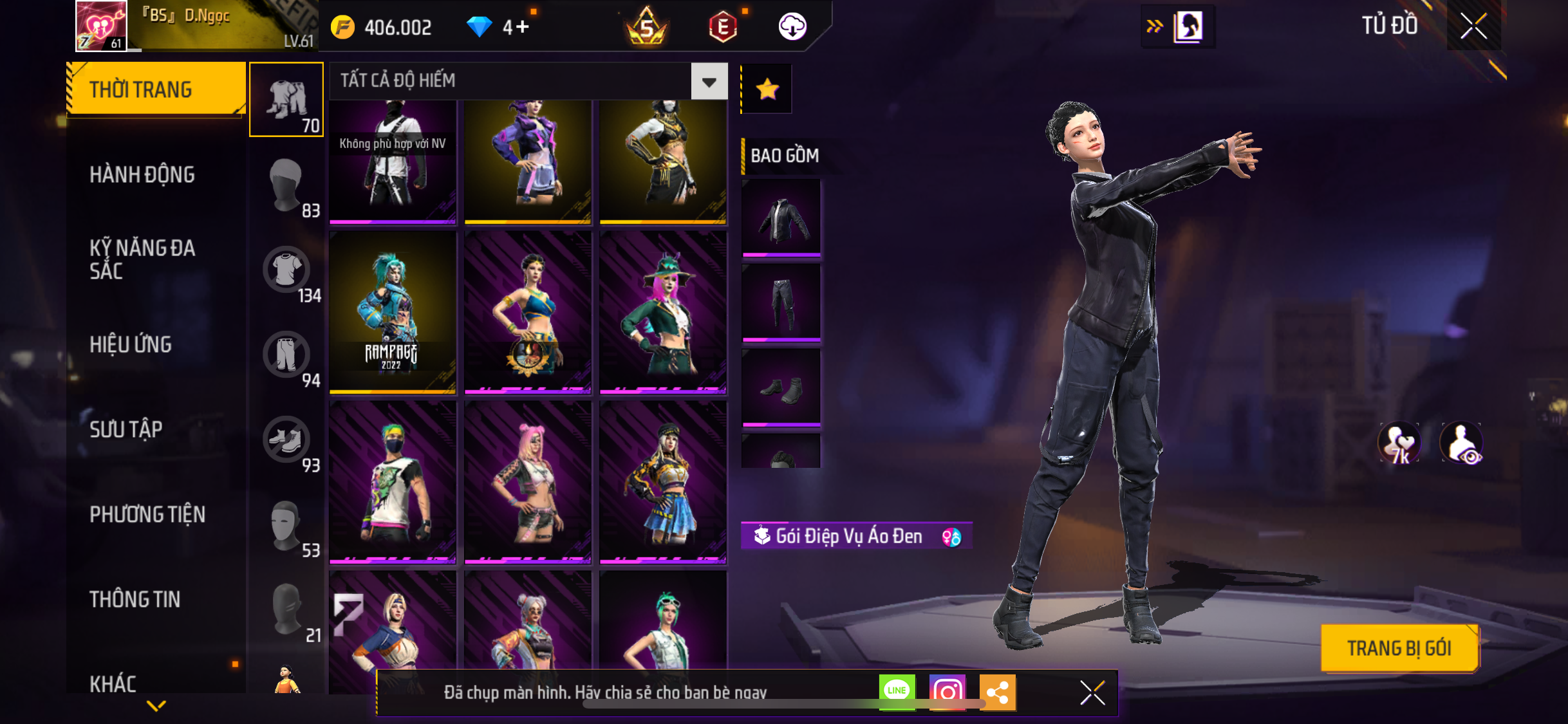The height and width of the screenshot is (724, 1568).
Task: Select the black jacket bundle item
Action: click(x=781, y=218)
